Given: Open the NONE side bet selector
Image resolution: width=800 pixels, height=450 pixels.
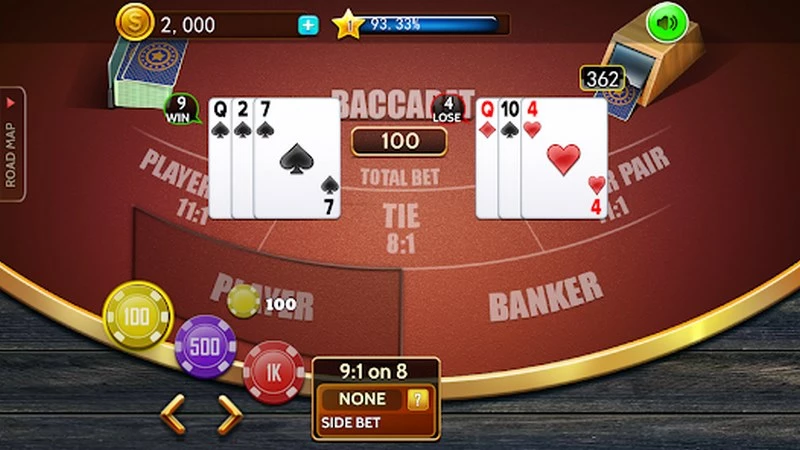Looking at the screenshot, I should pos(360,399).
